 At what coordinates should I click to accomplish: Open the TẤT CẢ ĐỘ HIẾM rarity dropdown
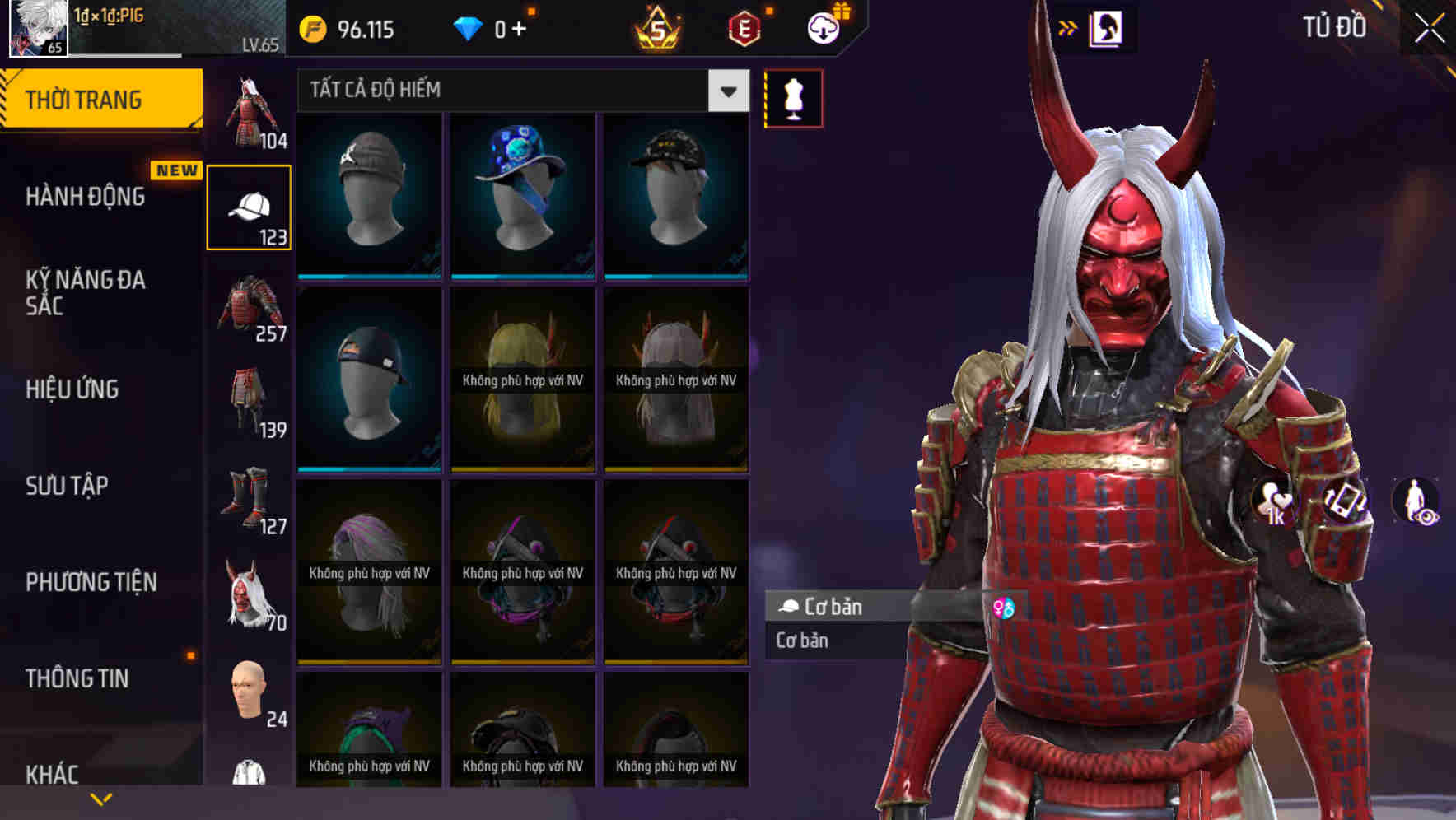click(519, 91)
